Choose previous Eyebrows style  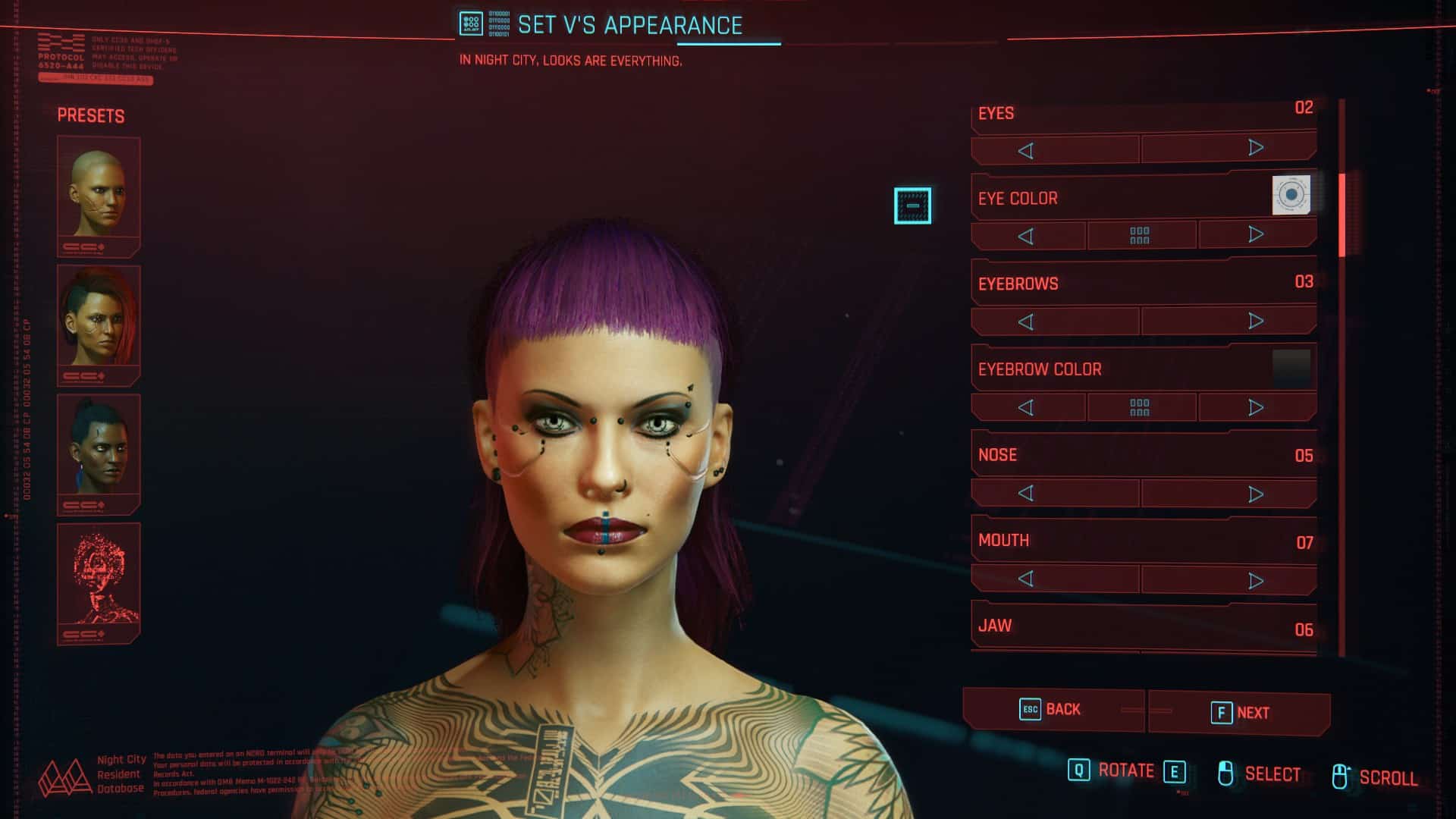click(x=1026, y=322)
